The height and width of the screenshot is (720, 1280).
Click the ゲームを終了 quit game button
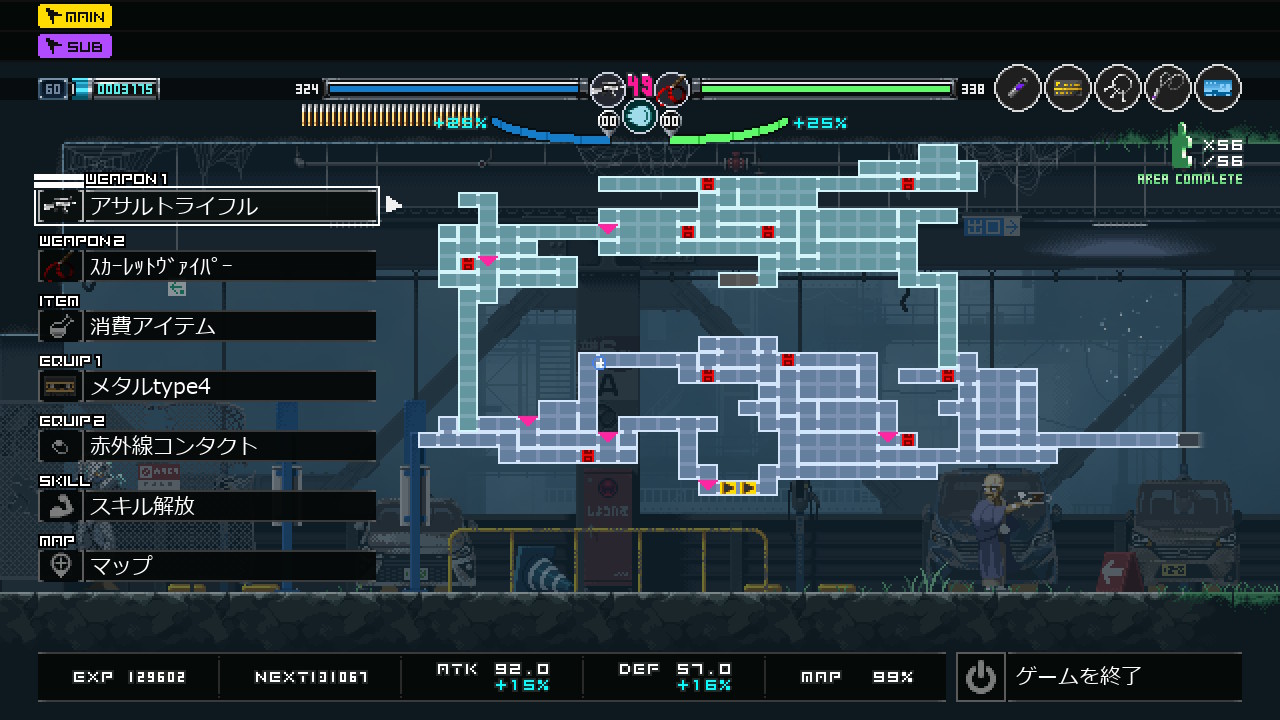pyautogui.click(x=1099, y=677)
